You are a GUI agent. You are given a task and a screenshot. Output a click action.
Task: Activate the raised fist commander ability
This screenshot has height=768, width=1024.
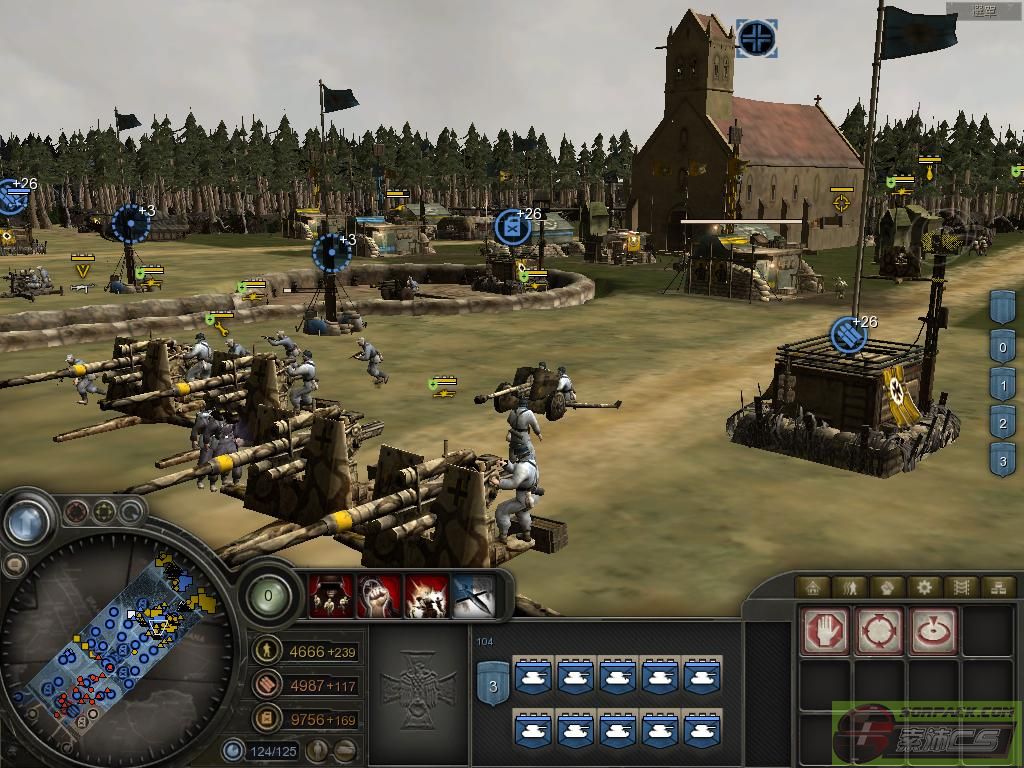[x=379, y=595]
